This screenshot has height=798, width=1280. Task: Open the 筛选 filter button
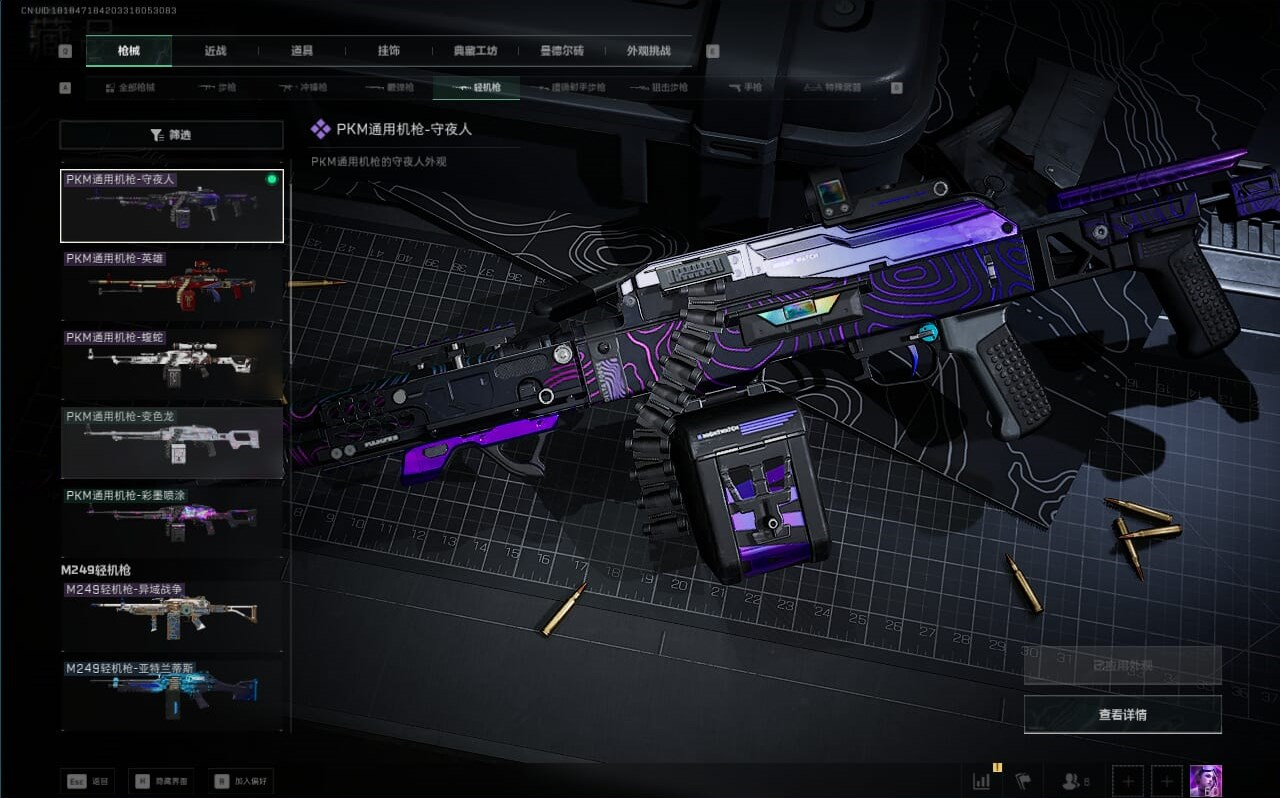[171, 135]
